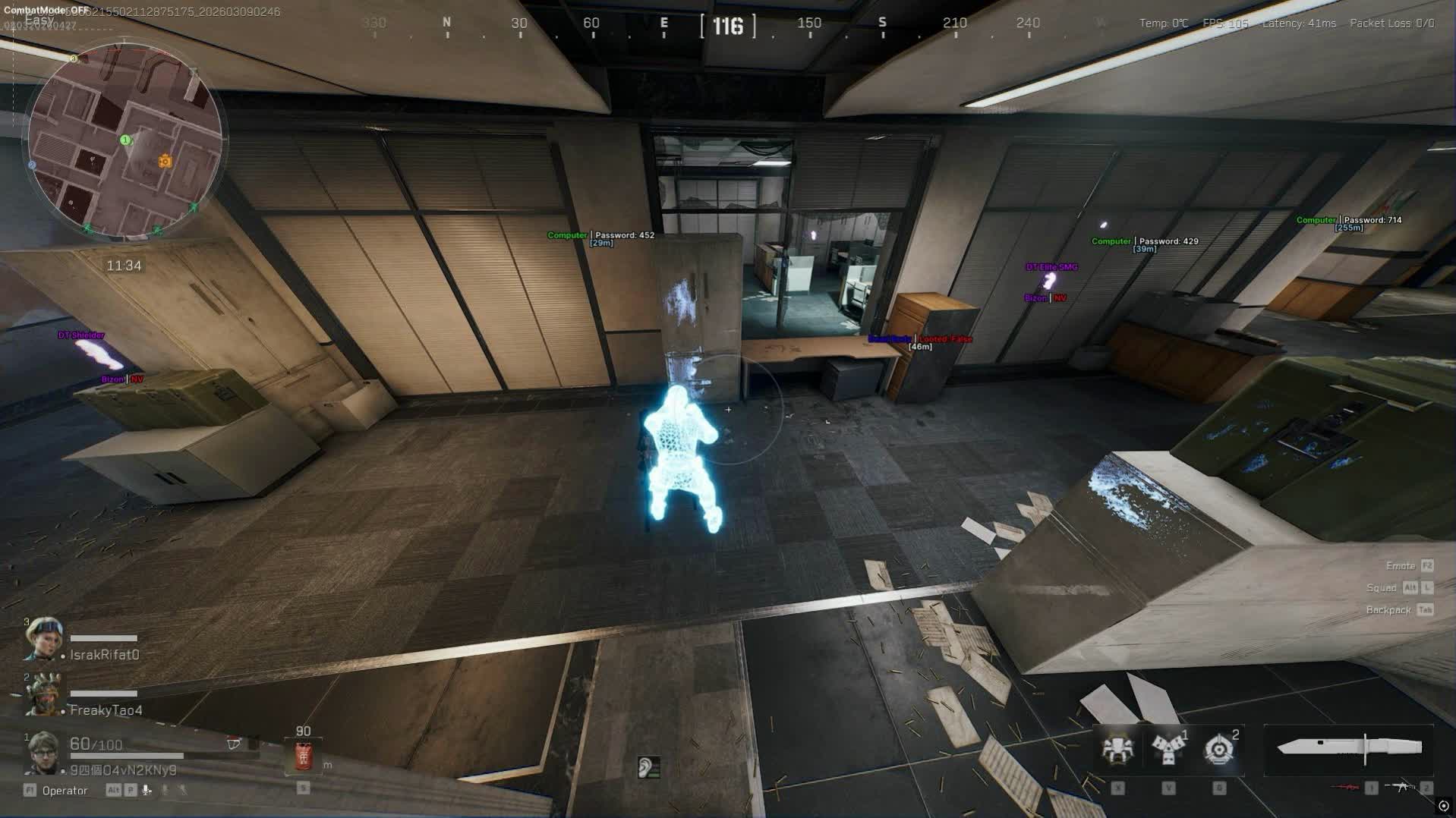This screenshot has width=1456, height=818.
Task: Toggle the microphone voice chat icon
Action: [147, 790]
